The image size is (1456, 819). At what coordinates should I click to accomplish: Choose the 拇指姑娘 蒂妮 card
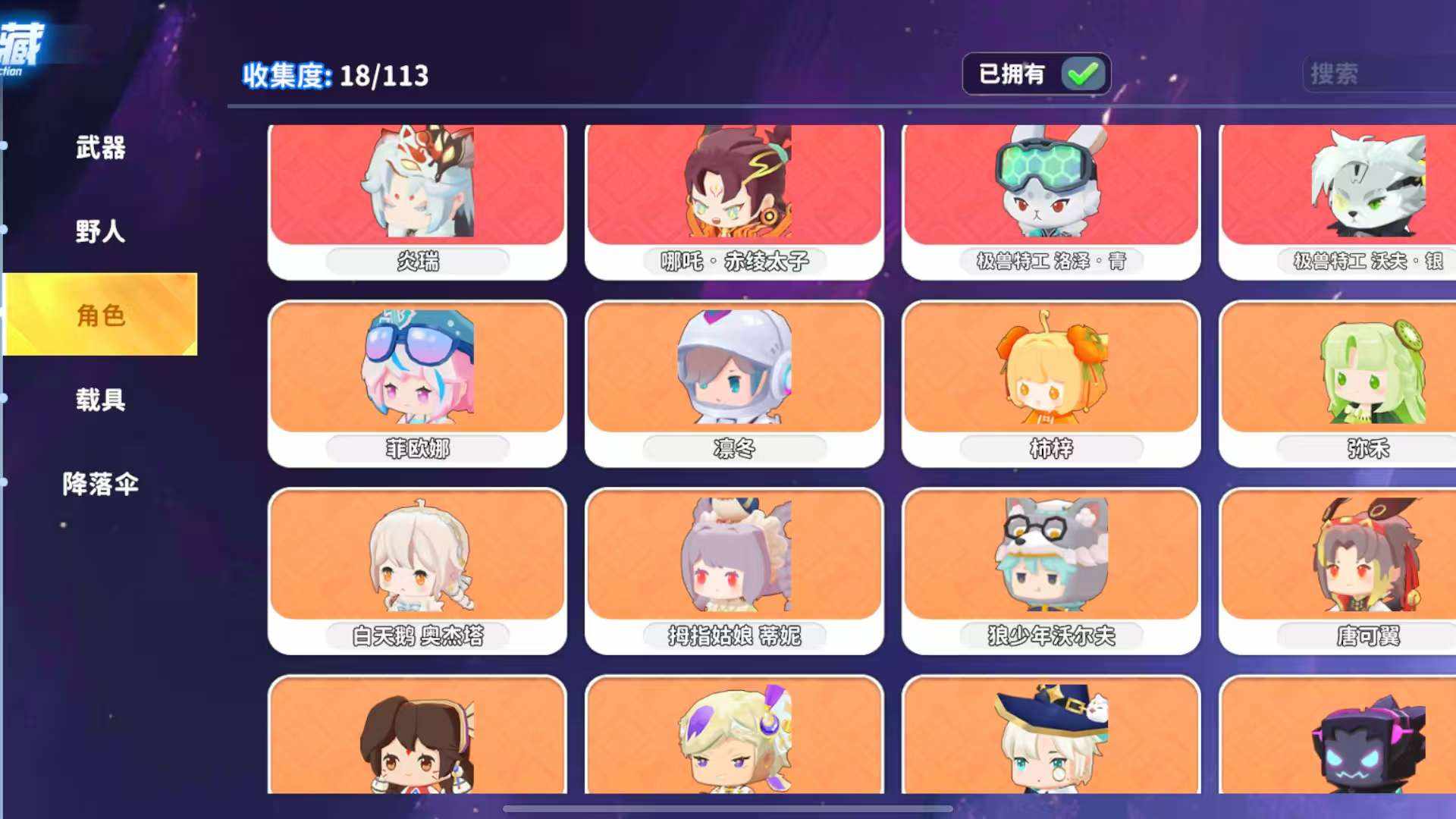tap(734, 570)
